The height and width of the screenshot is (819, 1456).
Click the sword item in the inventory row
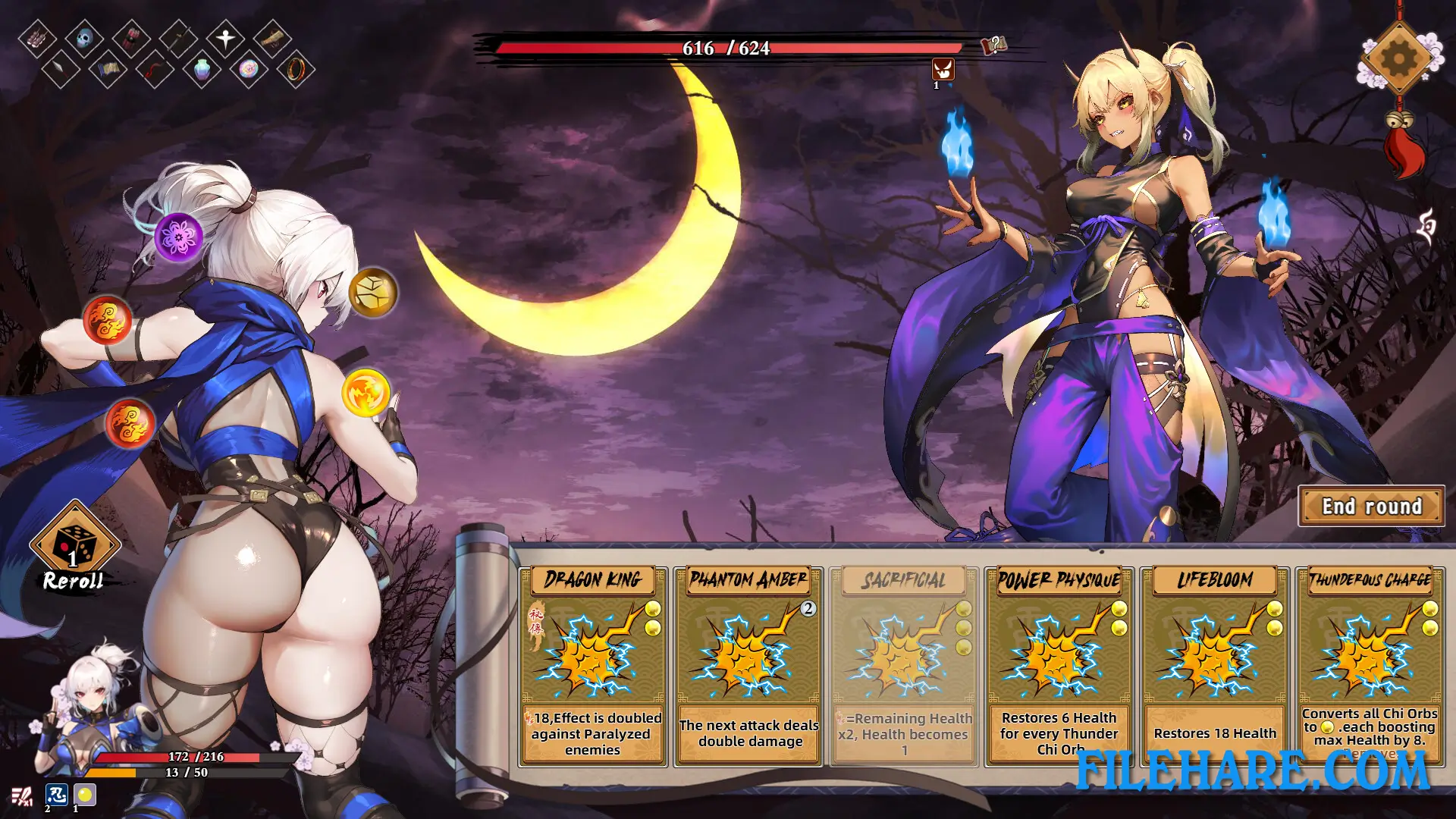180,39
